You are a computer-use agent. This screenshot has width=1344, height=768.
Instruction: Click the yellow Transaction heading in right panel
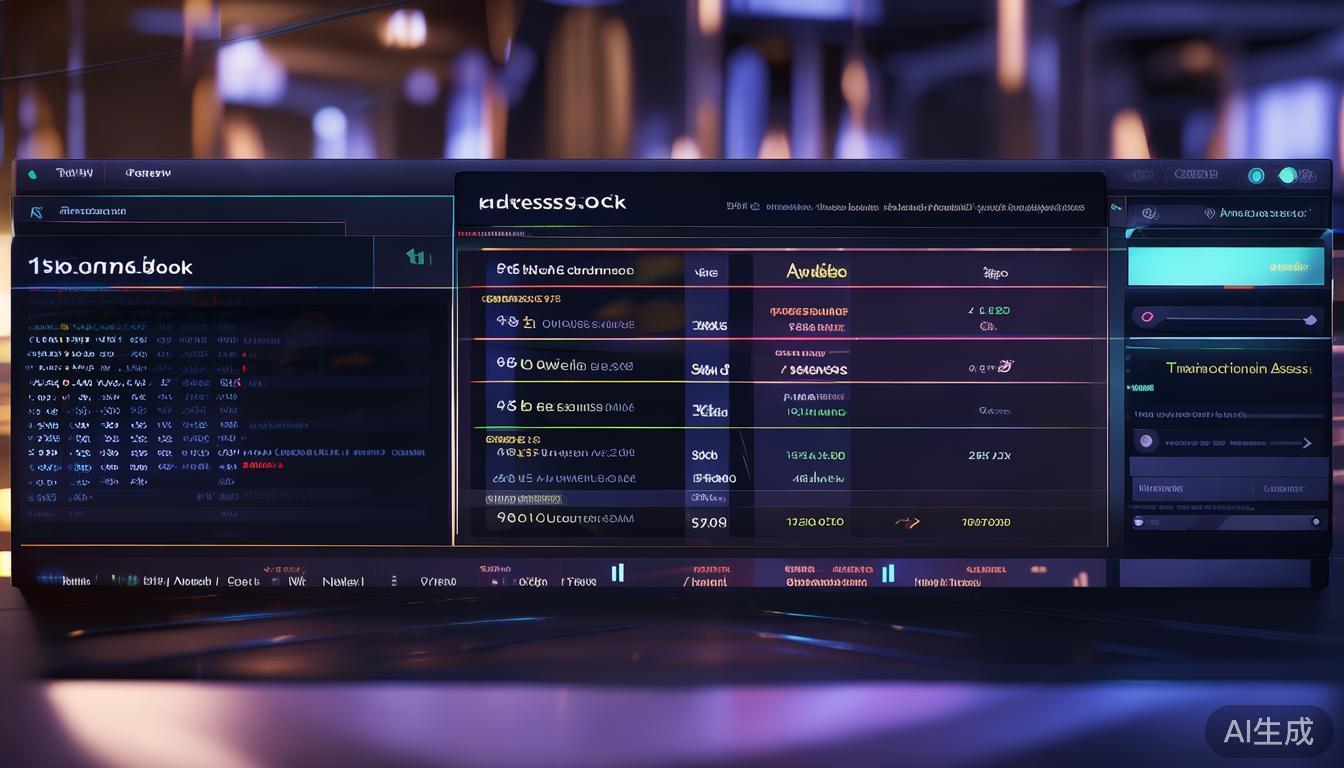point(1238,368)
